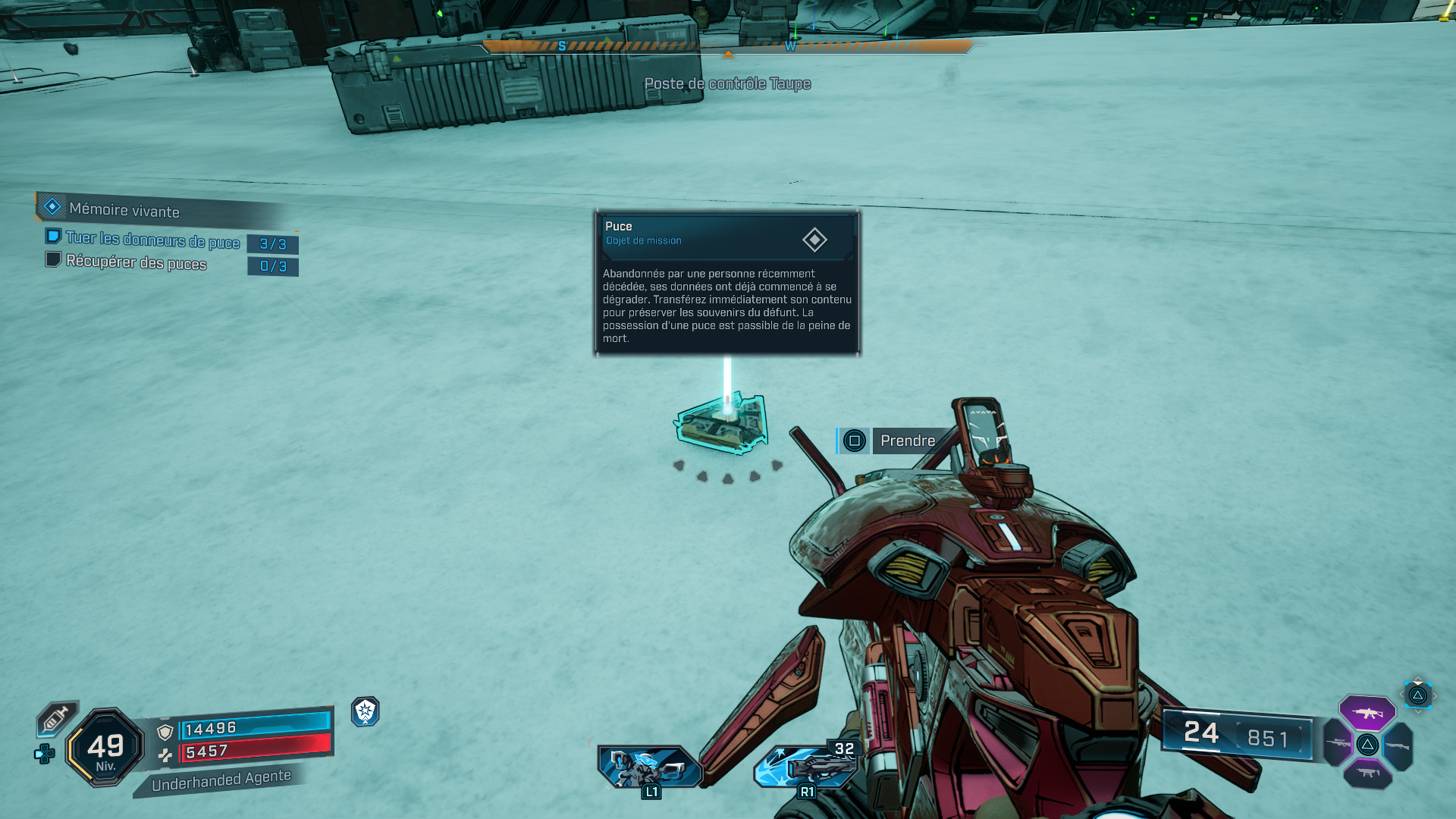Click the level 49 character badge
Image resolution: width=1456 pixels, height=819 pixels.
[105, 747]
